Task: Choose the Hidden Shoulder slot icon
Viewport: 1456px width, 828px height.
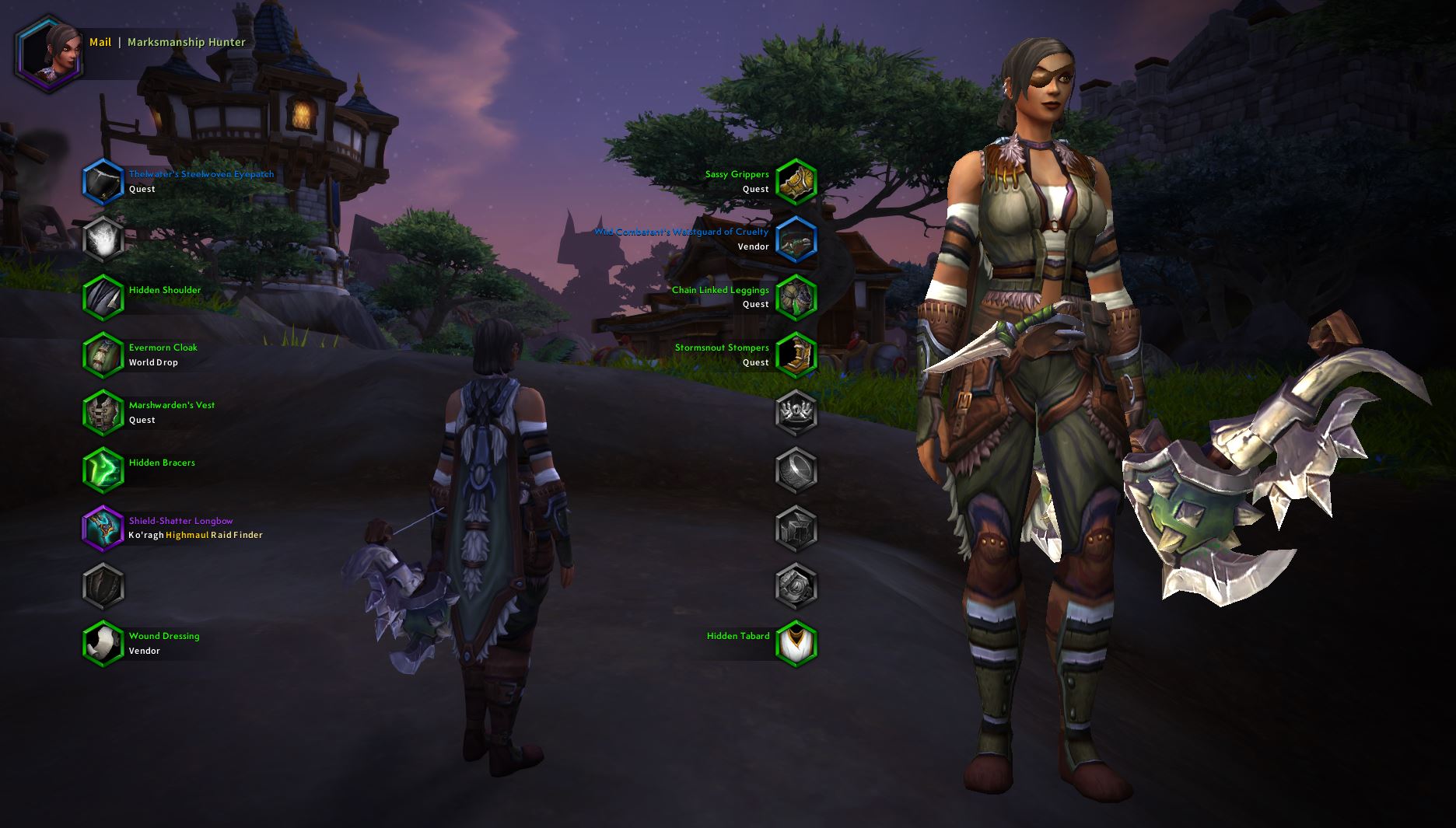Action: (103, 297)
